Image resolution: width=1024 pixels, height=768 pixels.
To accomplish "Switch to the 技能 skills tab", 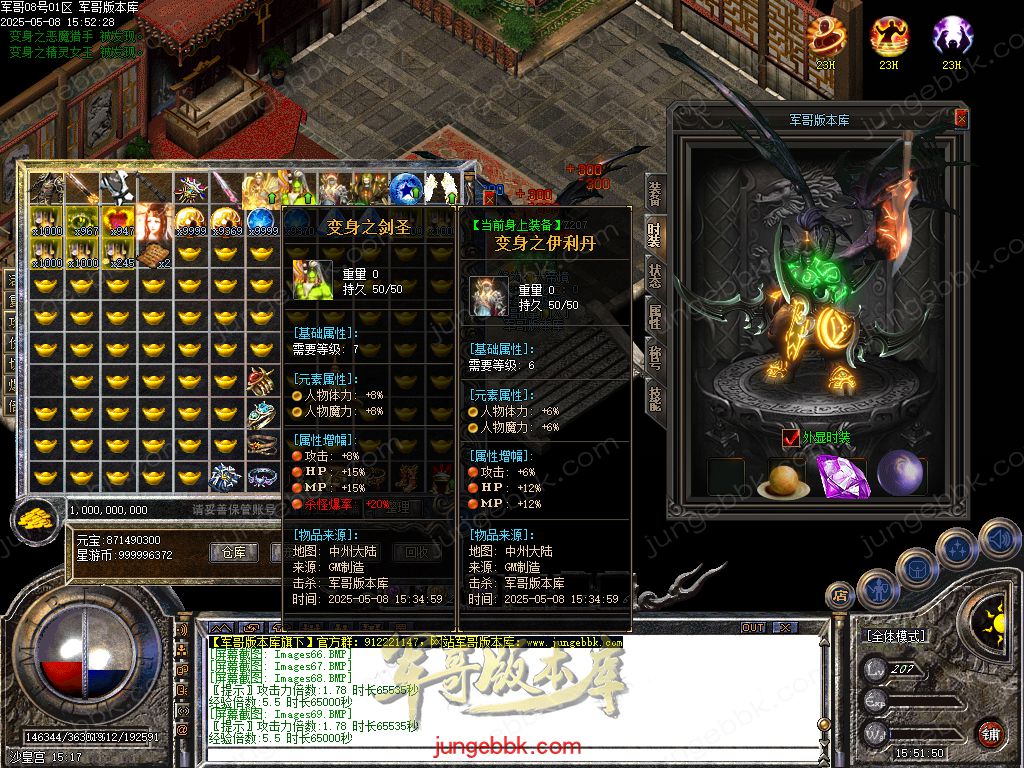I will click(x=655, y=398).
